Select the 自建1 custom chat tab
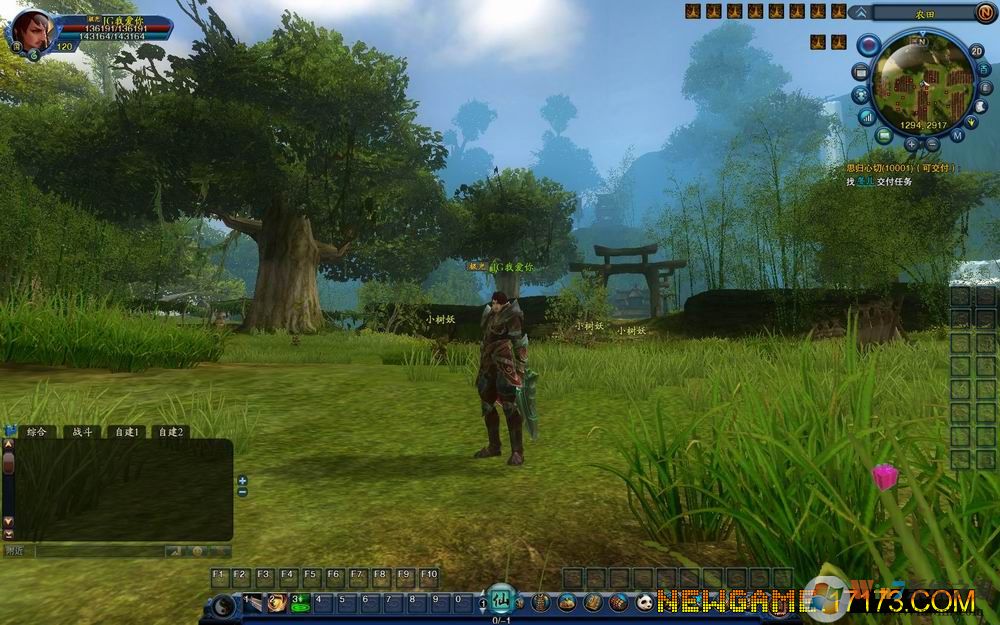 pyautogui.click(x=126, y=432)
